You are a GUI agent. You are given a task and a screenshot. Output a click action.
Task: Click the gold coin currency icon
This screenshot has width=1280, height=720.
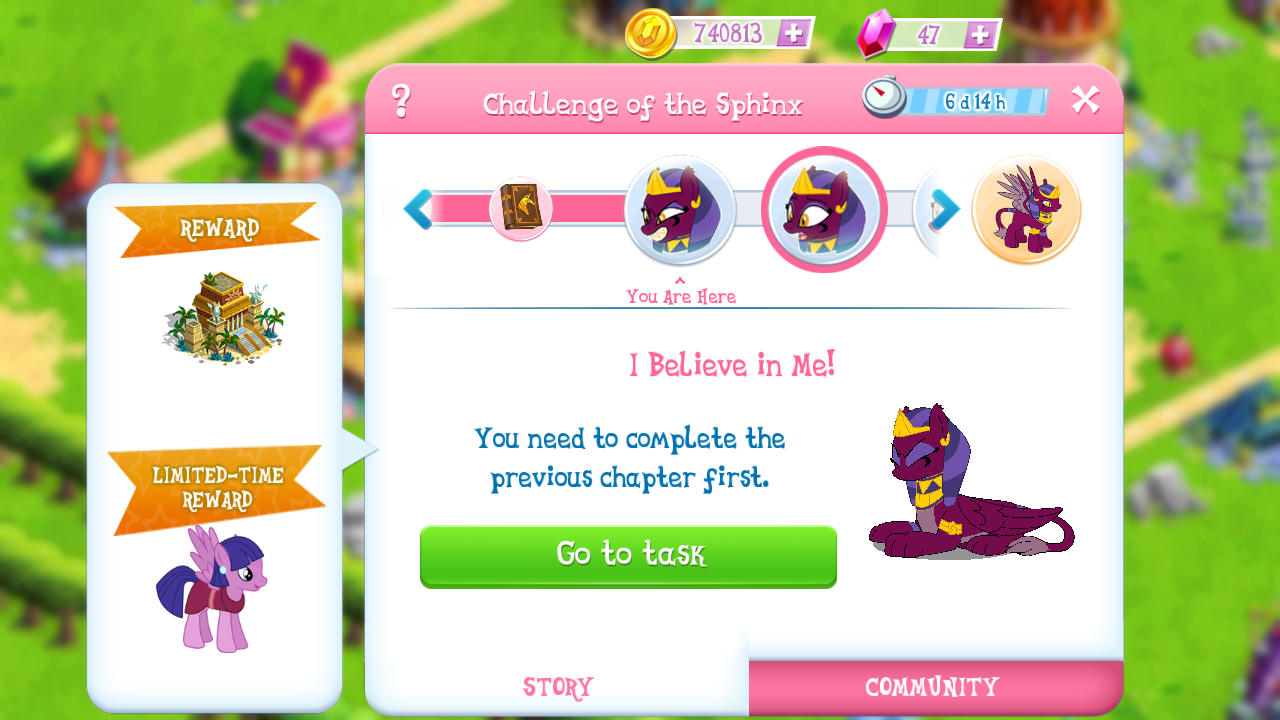click(x=649, y=32)
